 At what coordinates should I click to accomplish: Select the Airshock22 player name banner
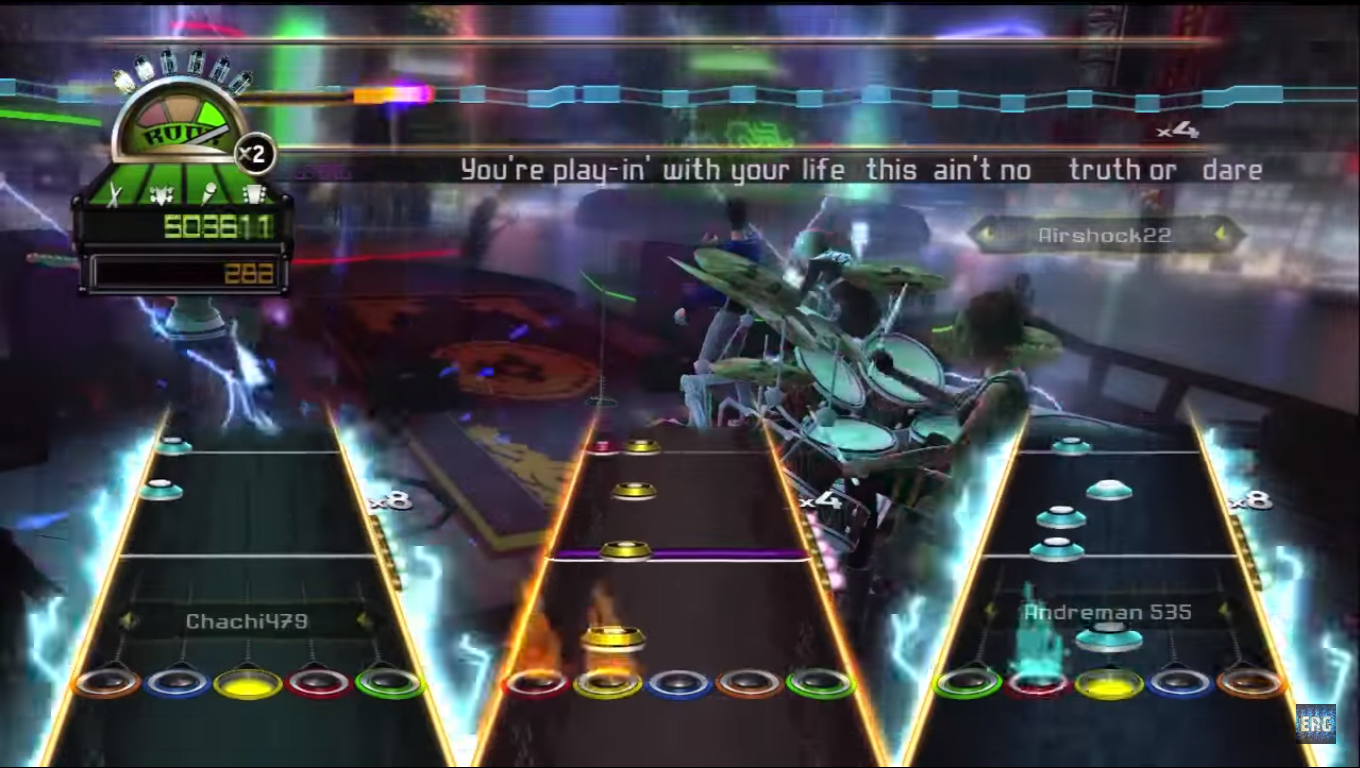pos(1104,236)
